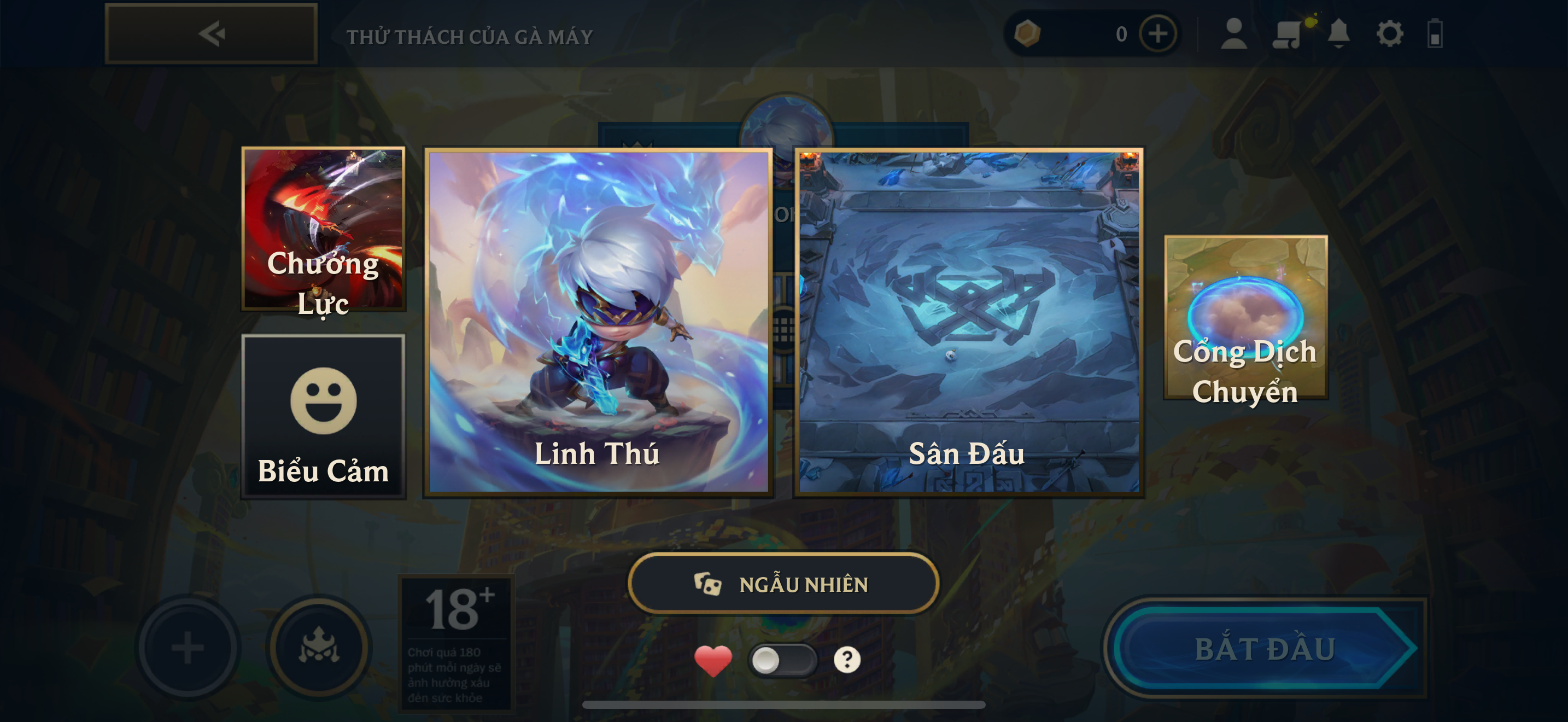
Task: Open the missions scroll icon
Action: tap(1286, 33)
